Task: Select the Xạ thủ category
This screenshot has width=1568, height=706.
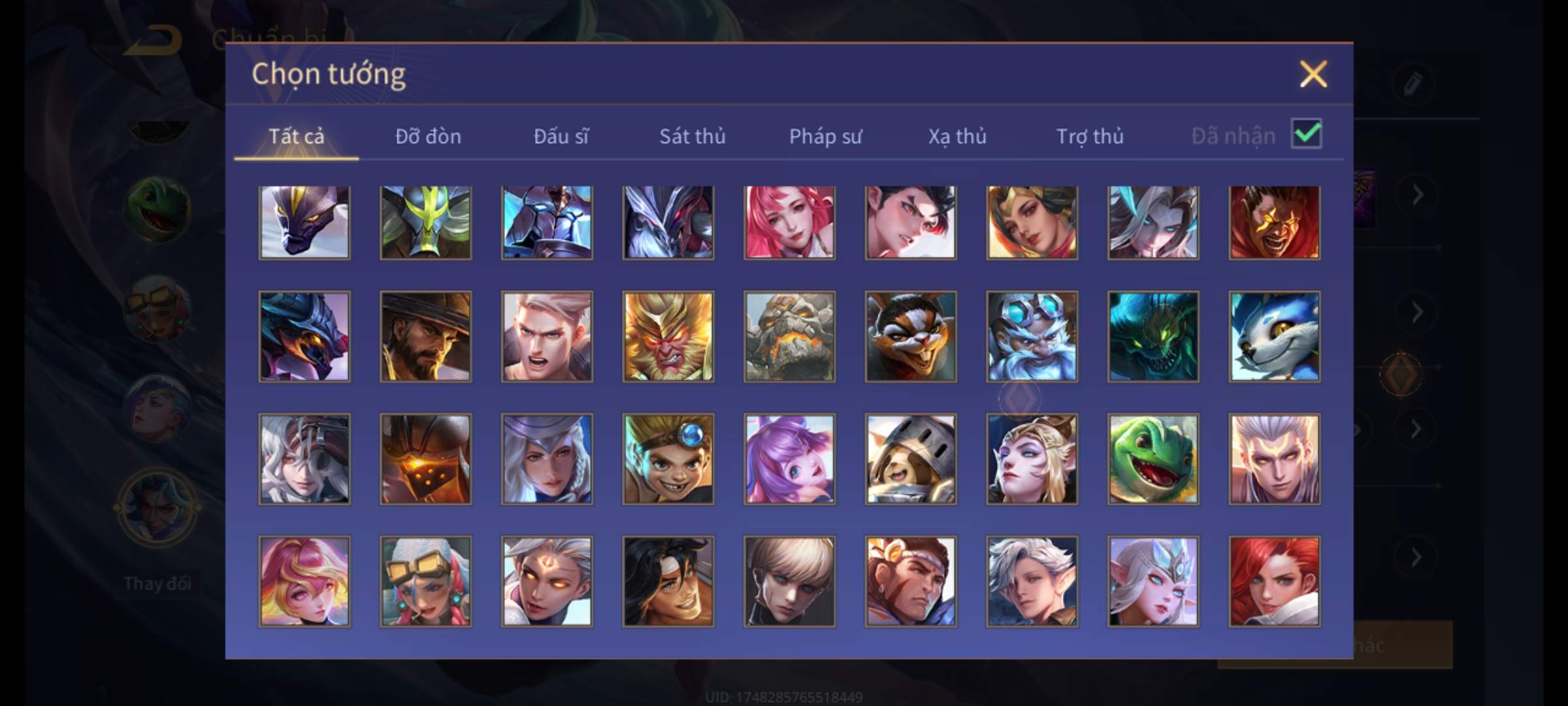Action: (x=957, y=136)
